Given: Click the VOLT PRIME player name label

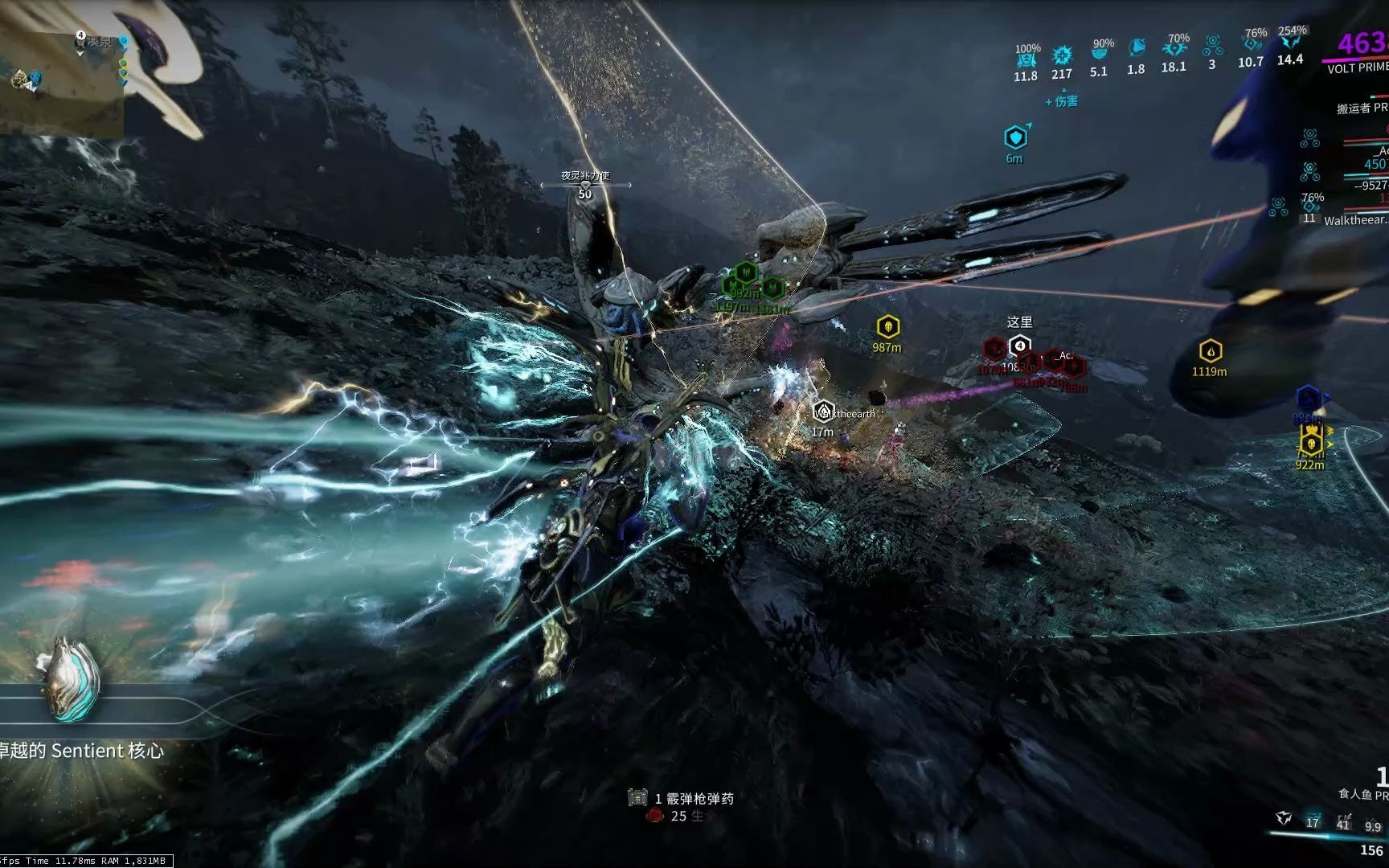Looking at the screenshot, I should pyautogui.click(x=1358, y=68).
